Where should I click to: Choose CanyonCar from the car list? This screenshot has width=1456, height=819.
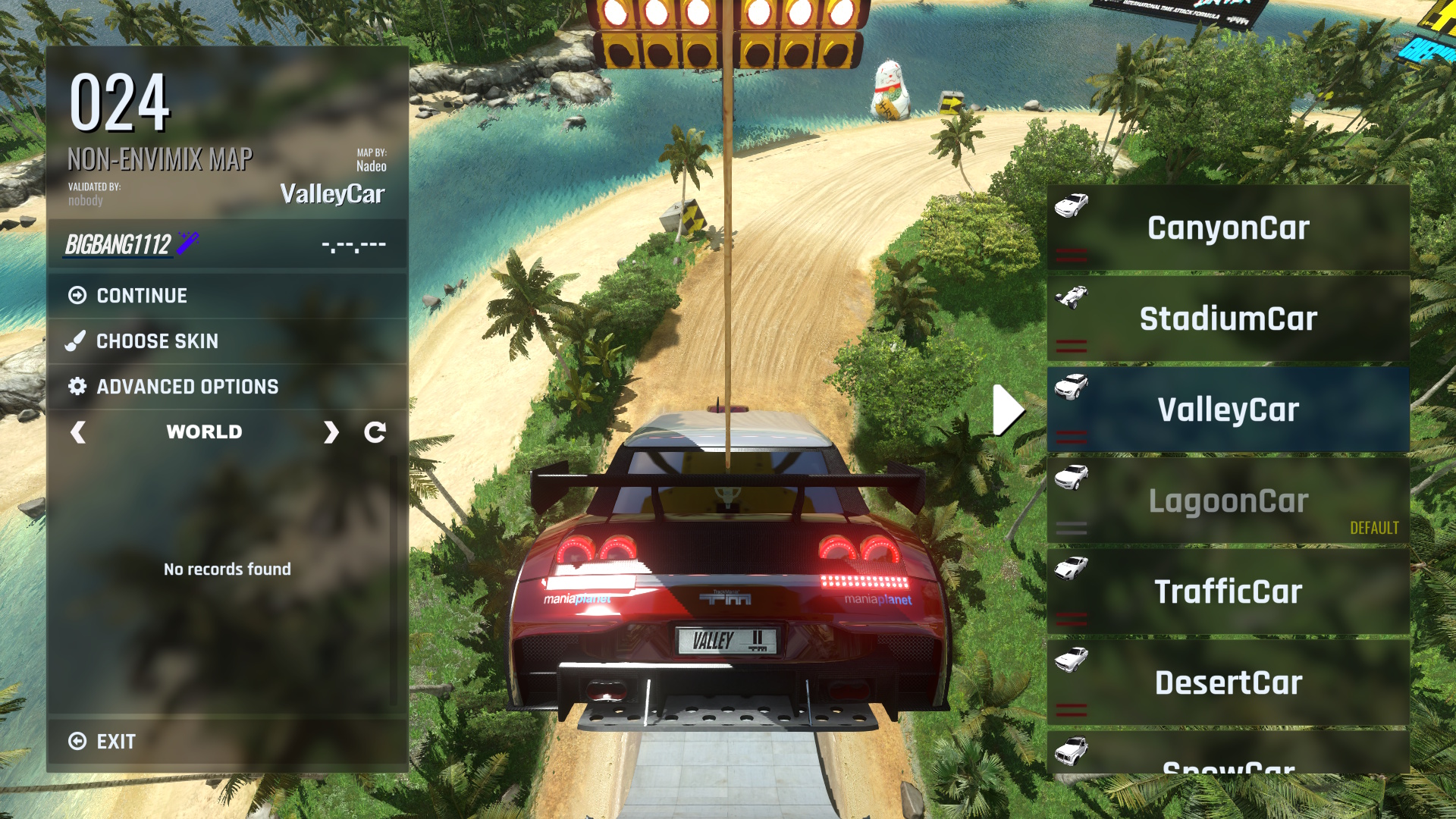(x=1228, y=228)
